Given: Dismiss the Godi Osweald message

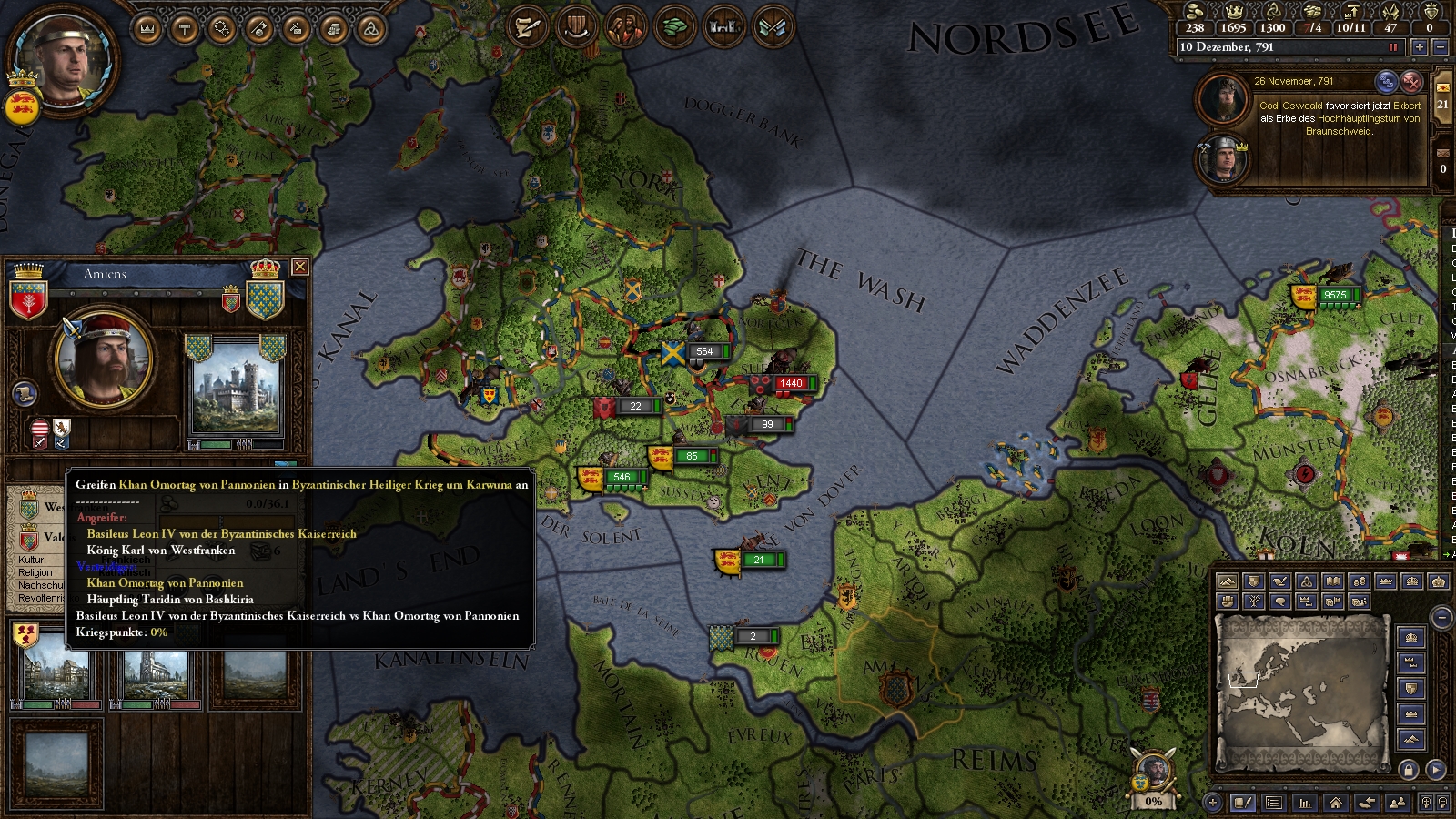Looking at the screenshot, I should pos(1410,82).
